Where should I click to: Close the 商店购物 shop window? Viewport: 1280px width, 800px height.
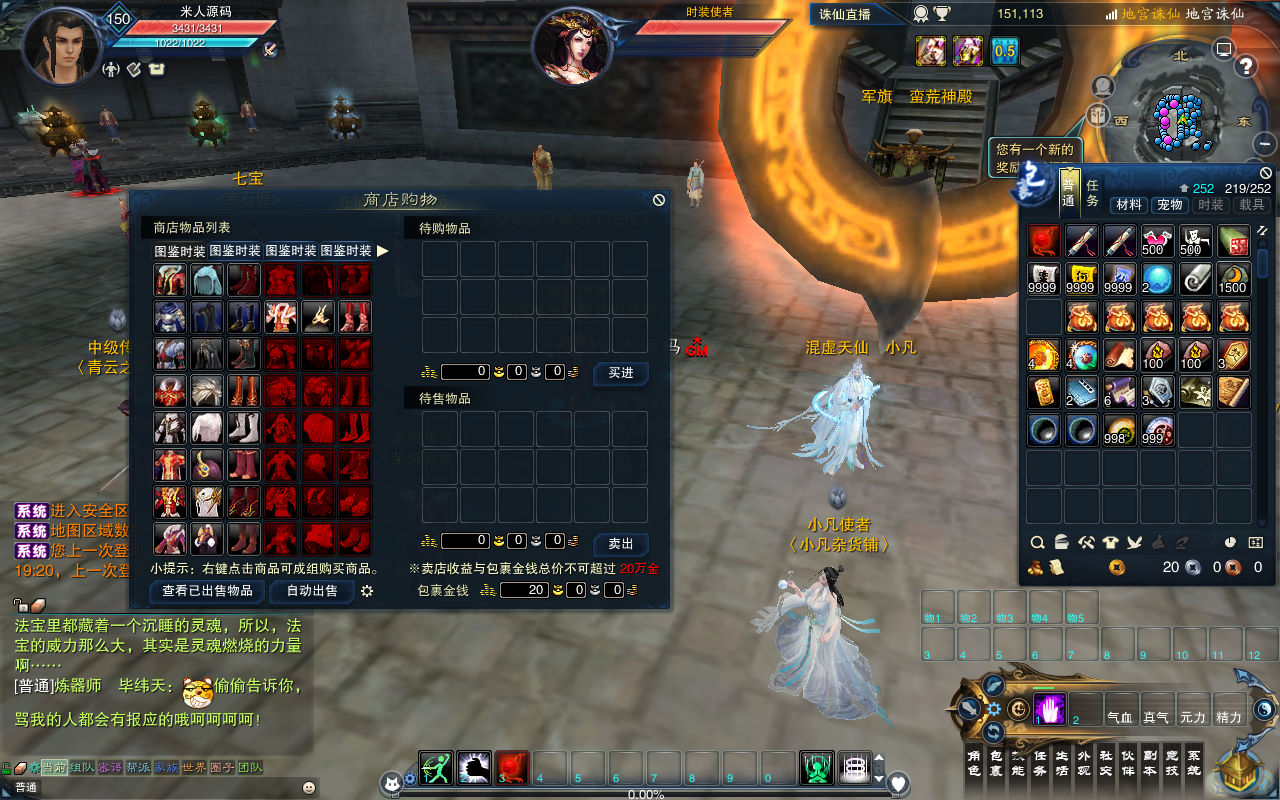tap(659, 200)
